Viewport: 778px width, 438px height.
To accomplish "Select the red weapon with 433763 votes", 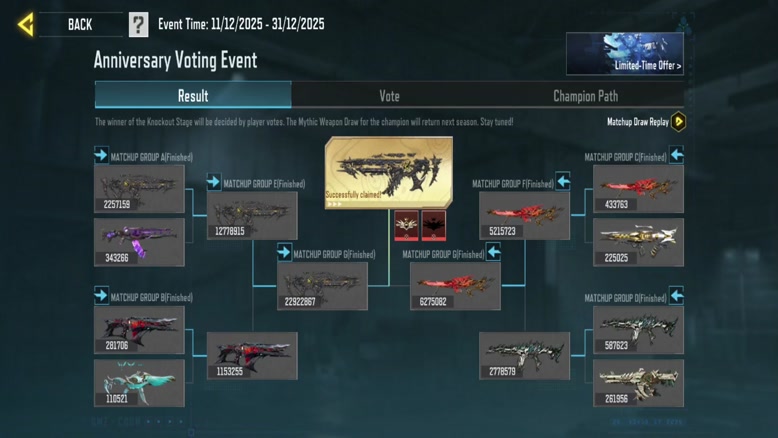I will tap(638, 189).
